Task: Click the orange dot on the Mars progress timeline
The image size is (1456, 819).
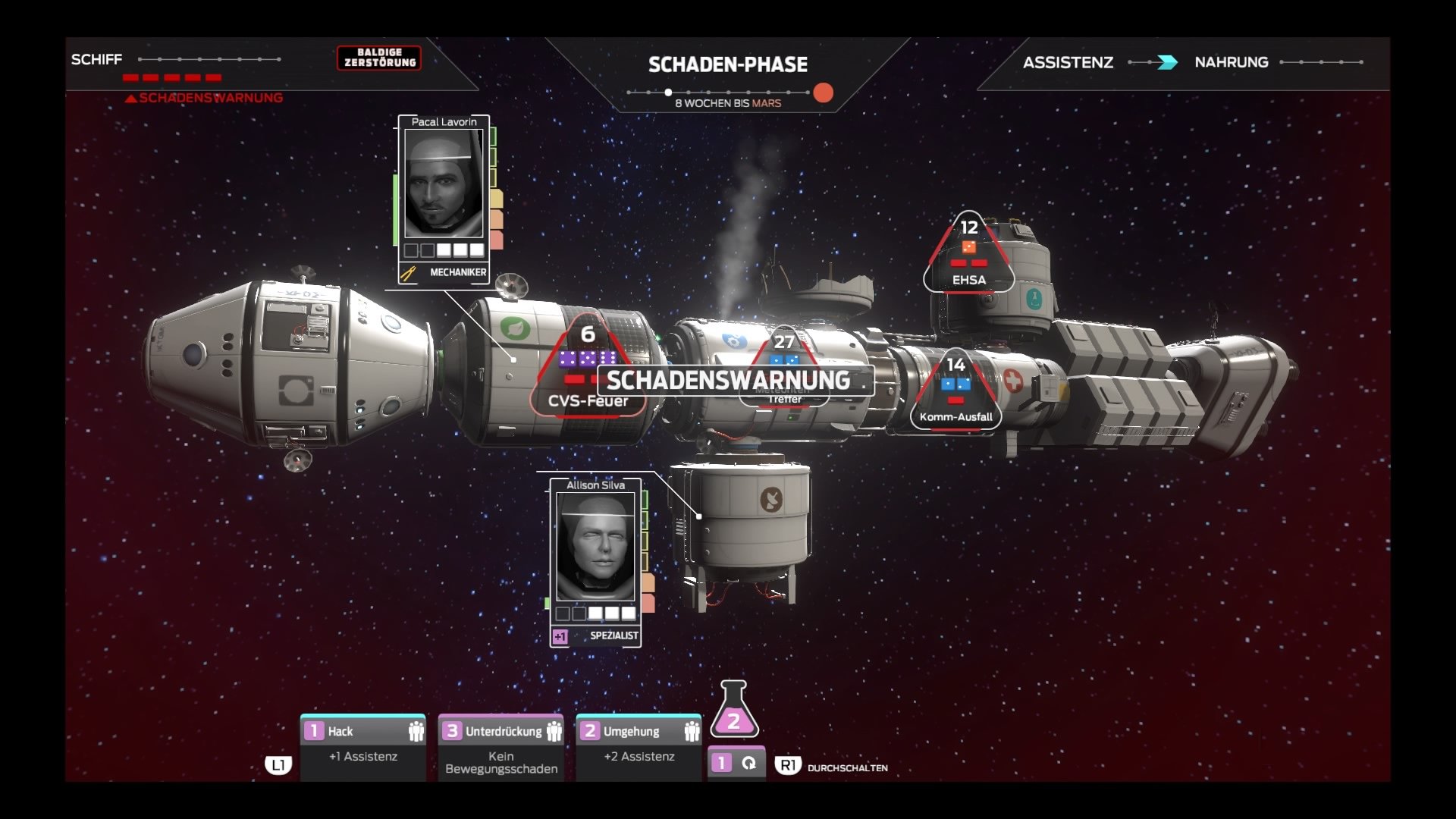Action: (x=824, y=91)
